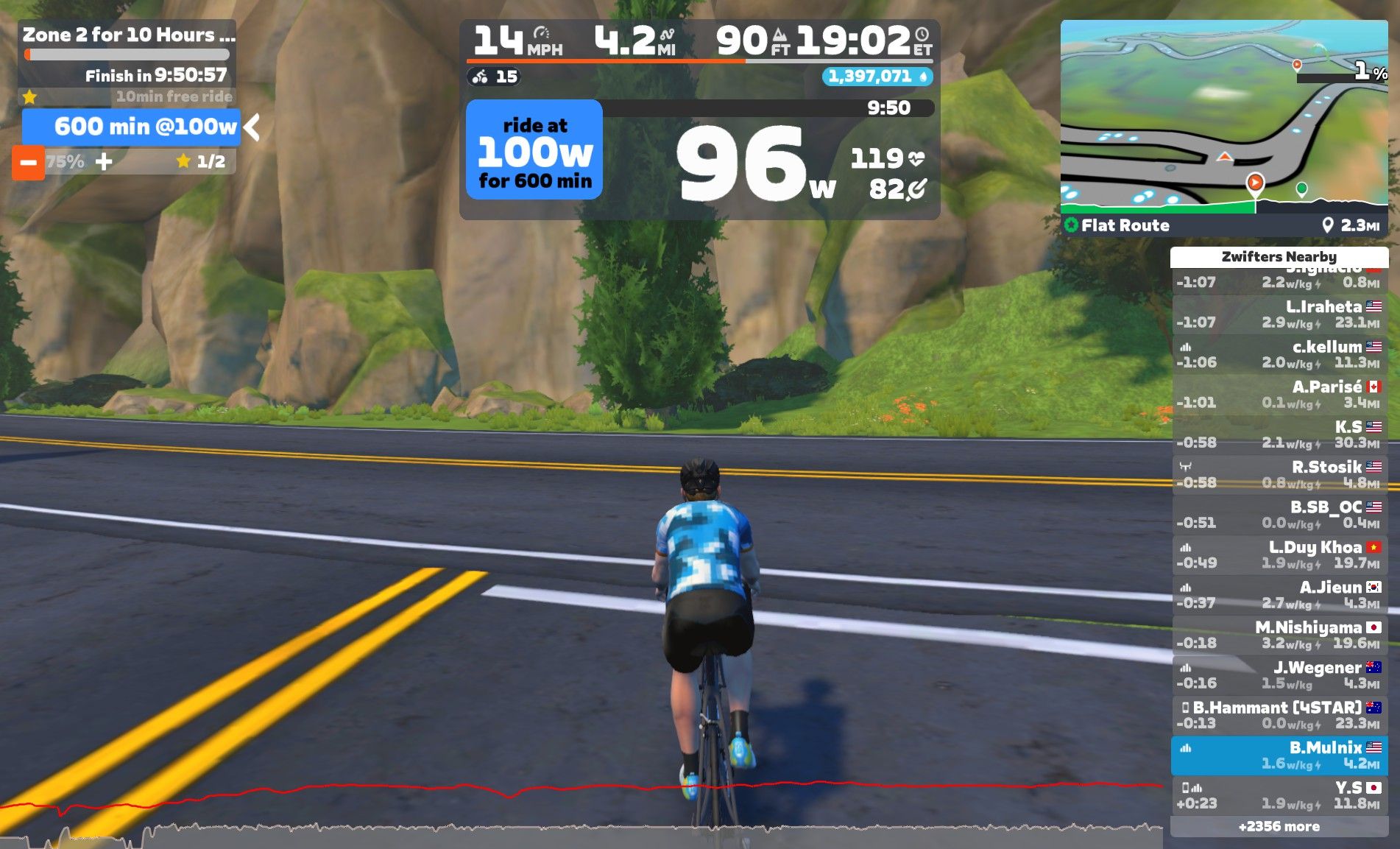Select rider Y.S in nearby list
1400x849 pixels.
point(1279,795)
